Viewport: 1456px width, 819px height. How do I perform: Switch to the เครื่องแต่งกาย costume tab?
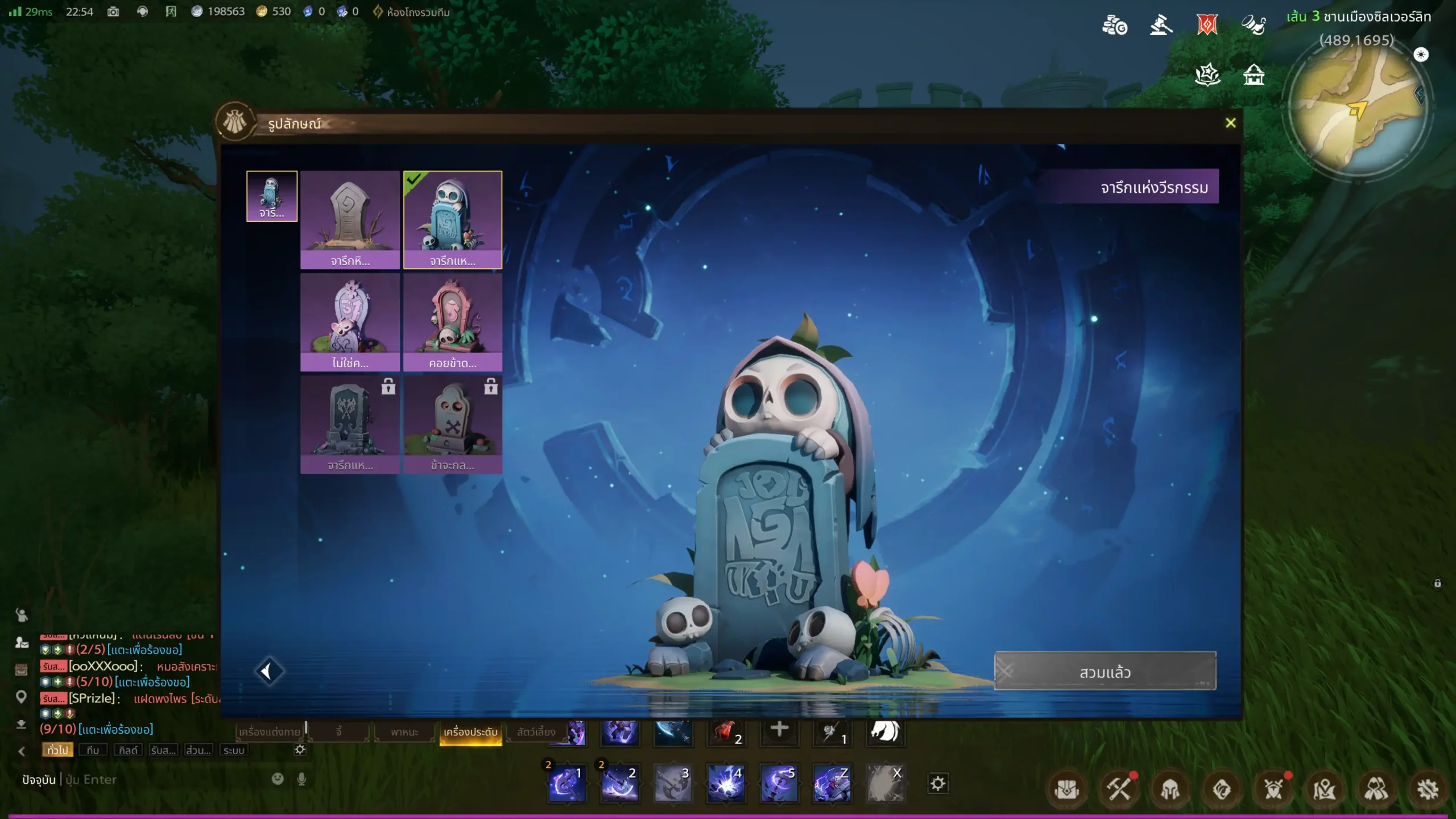point(270,731)
